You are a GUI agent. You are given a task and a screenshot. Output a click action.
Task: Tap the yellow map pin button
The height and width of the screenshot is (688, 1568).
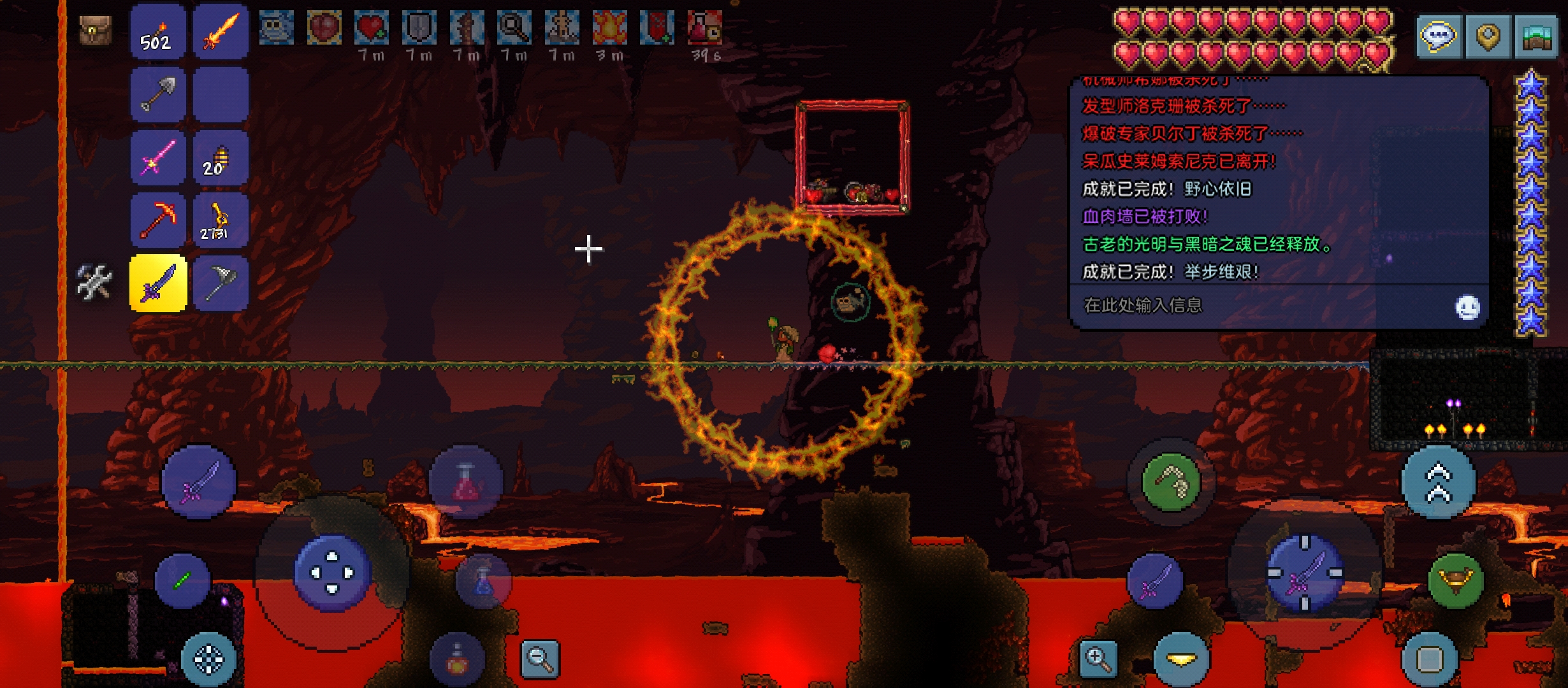pos(1488,36)
